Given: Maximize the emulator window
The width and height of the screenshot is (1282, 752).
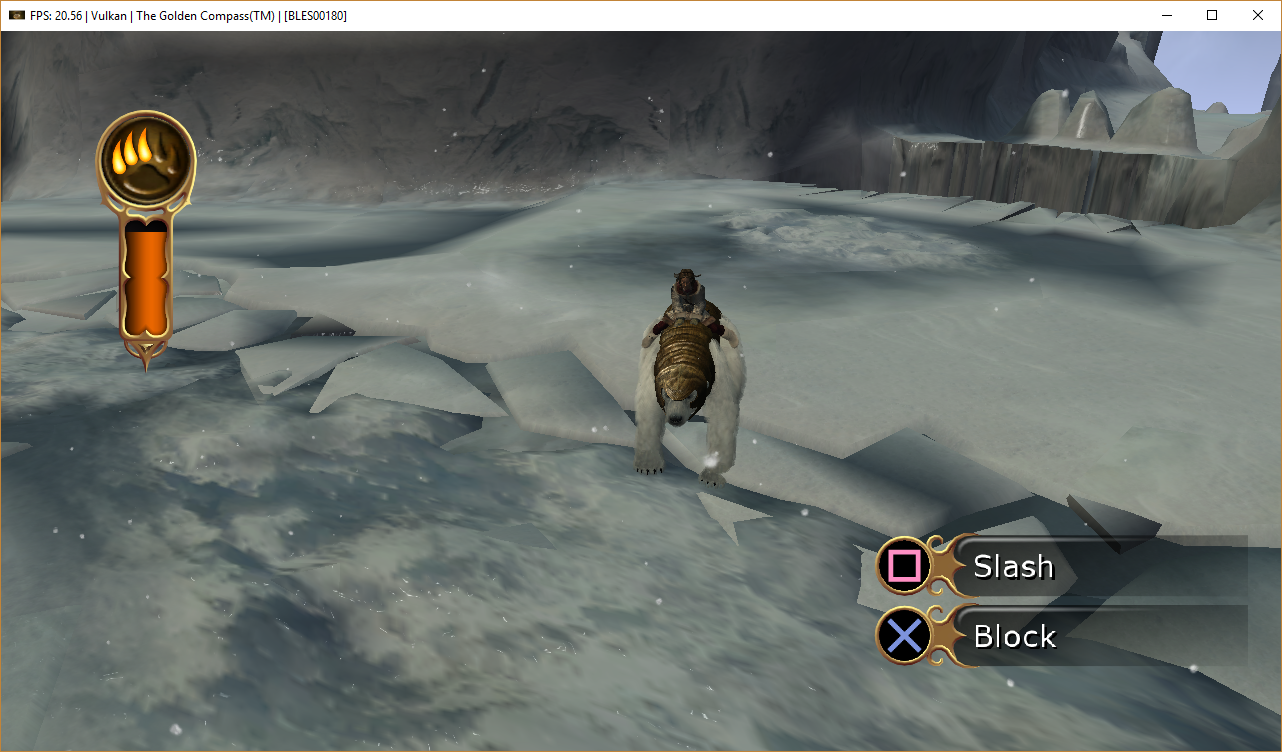Looking at the screenshot, I should (1212, 15).
